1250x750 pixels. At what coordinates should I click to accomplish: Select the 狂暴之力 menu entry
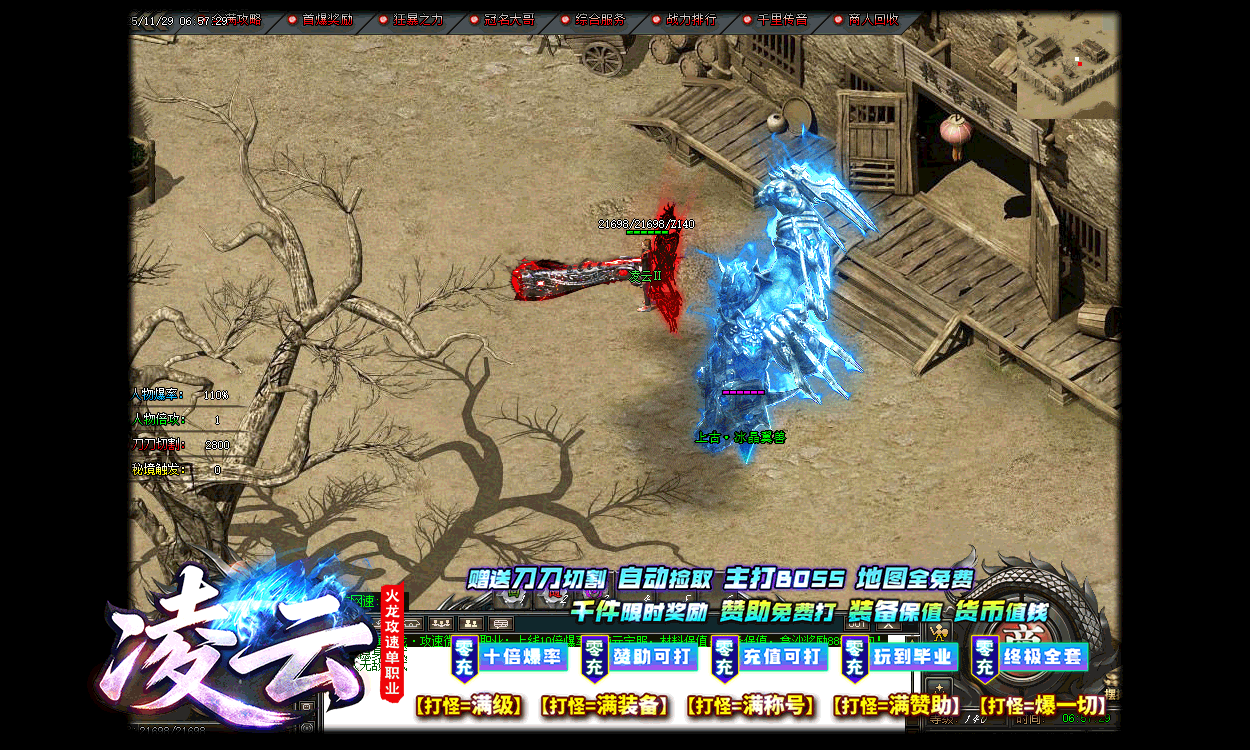[417, 20]
